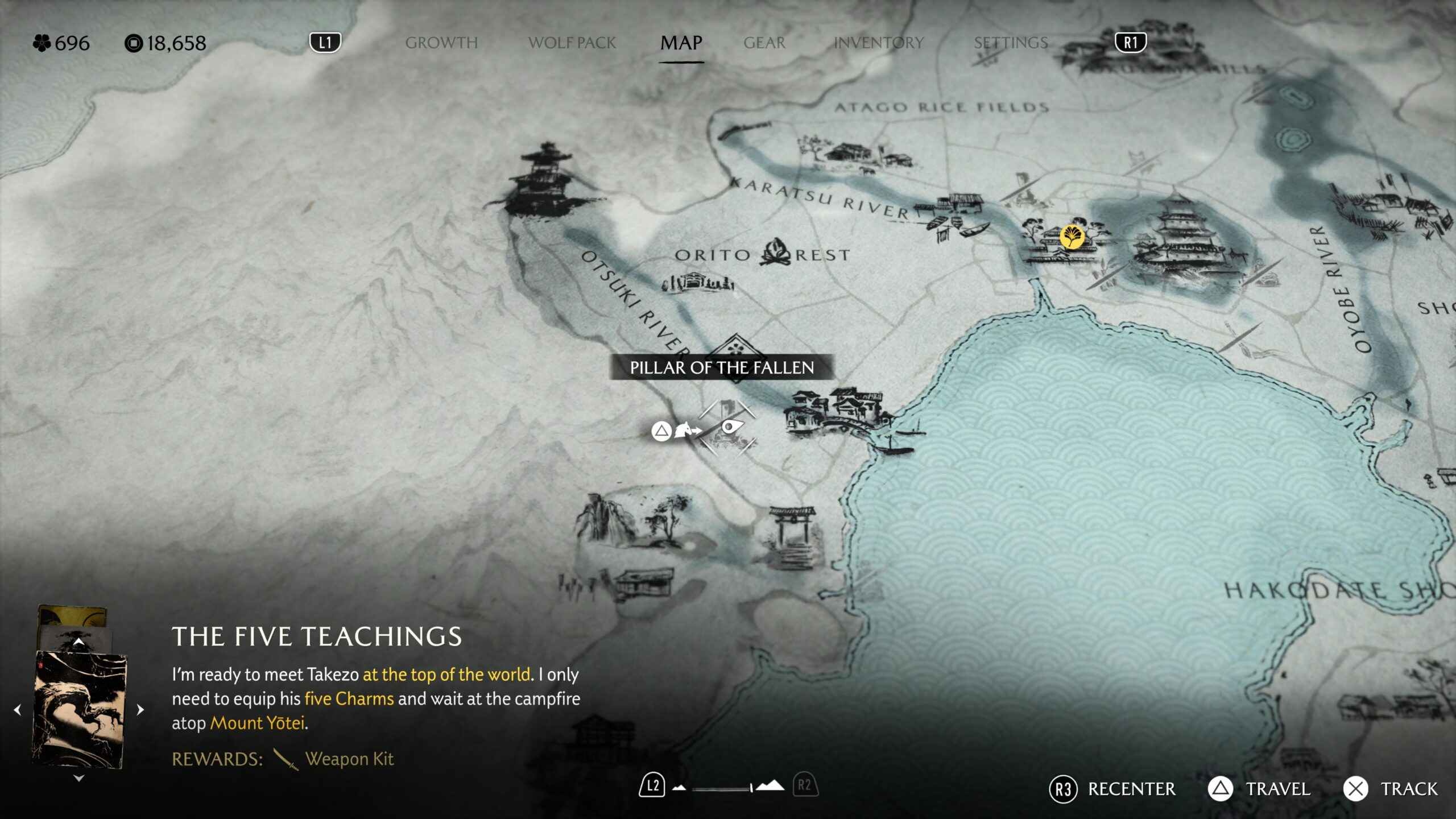Choose the Orito Rest campfire marker
The height and width of the screenshot is (819, 1456).
pyautogui.click(x=775, y=253)
